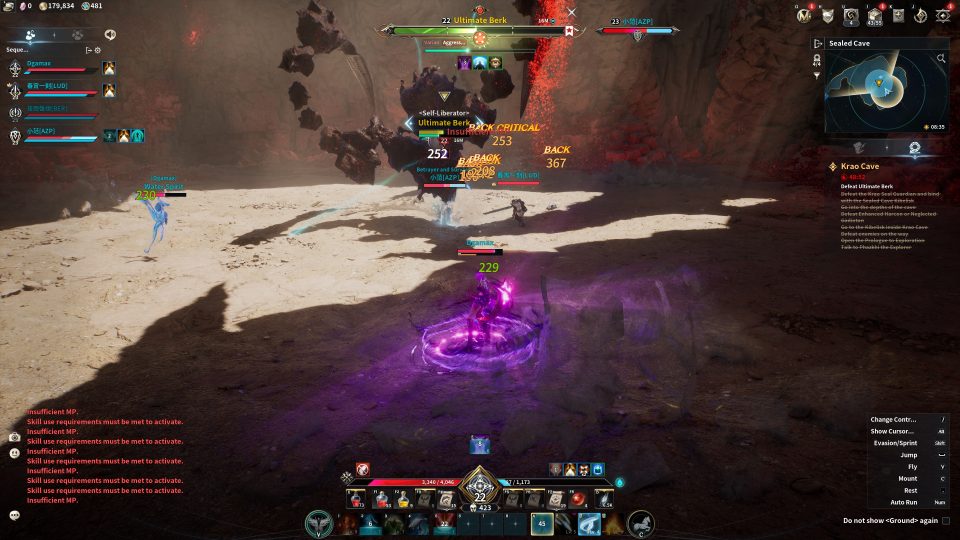Open the chat speech bubble icon

coord(15,515)
